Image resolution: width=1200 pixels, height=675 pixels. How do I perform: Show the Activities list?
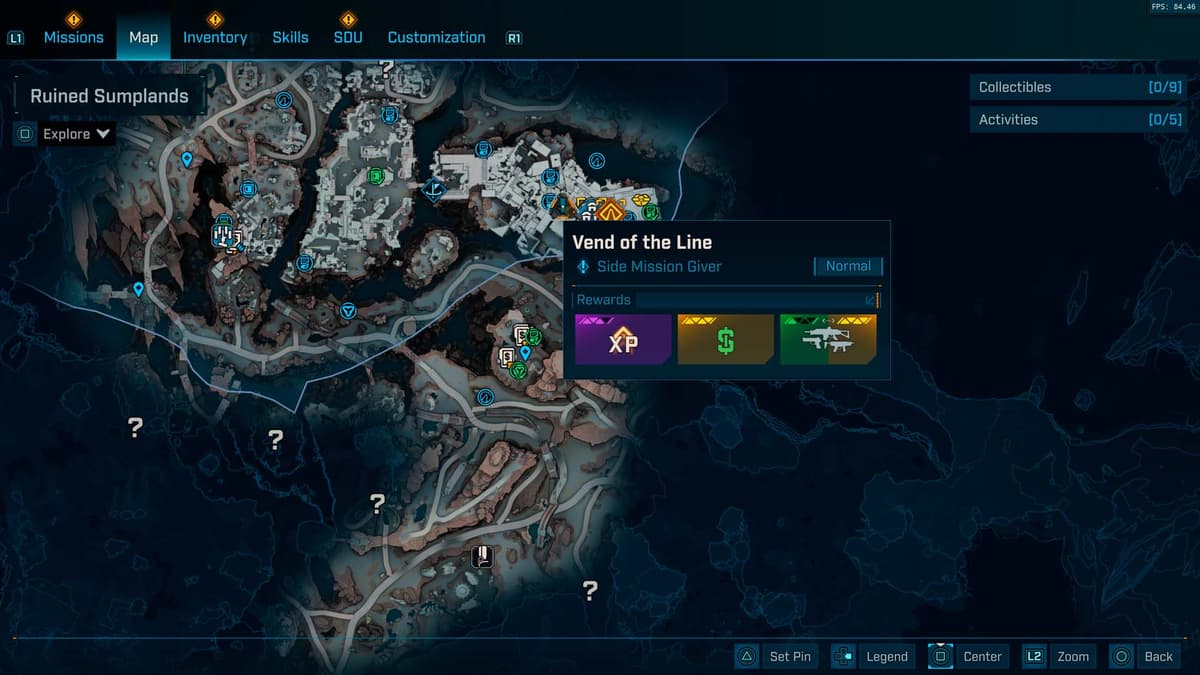tap(1079, 119)
